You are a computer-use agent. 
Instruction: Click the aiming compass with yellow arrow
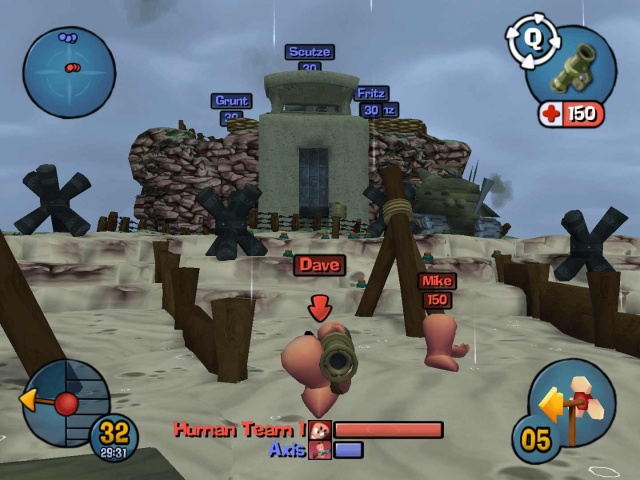pos(64,403)
